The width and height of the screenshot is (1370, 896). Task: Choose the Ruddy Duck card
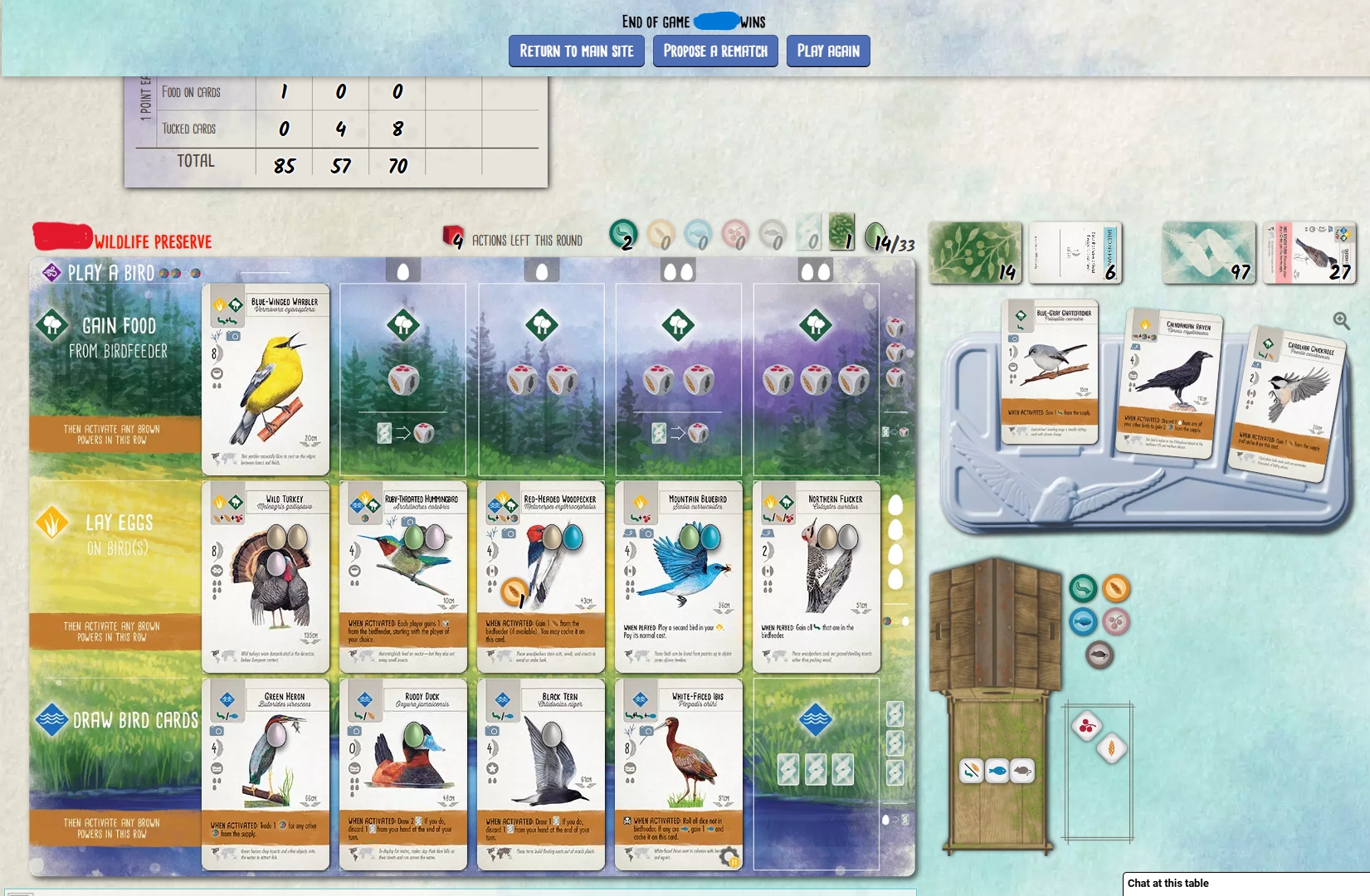pyautogui.click(x=403, y=774)
